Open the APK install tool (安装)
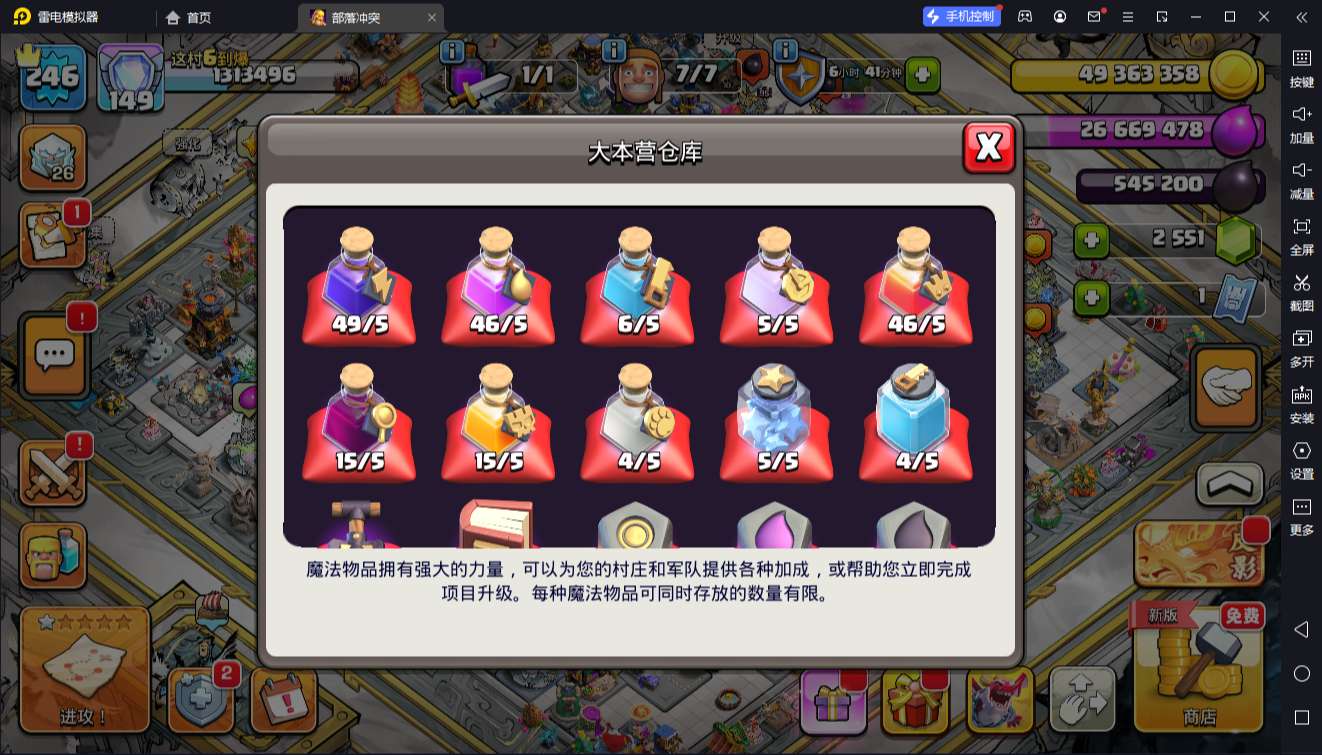 tap(1302, 403)
